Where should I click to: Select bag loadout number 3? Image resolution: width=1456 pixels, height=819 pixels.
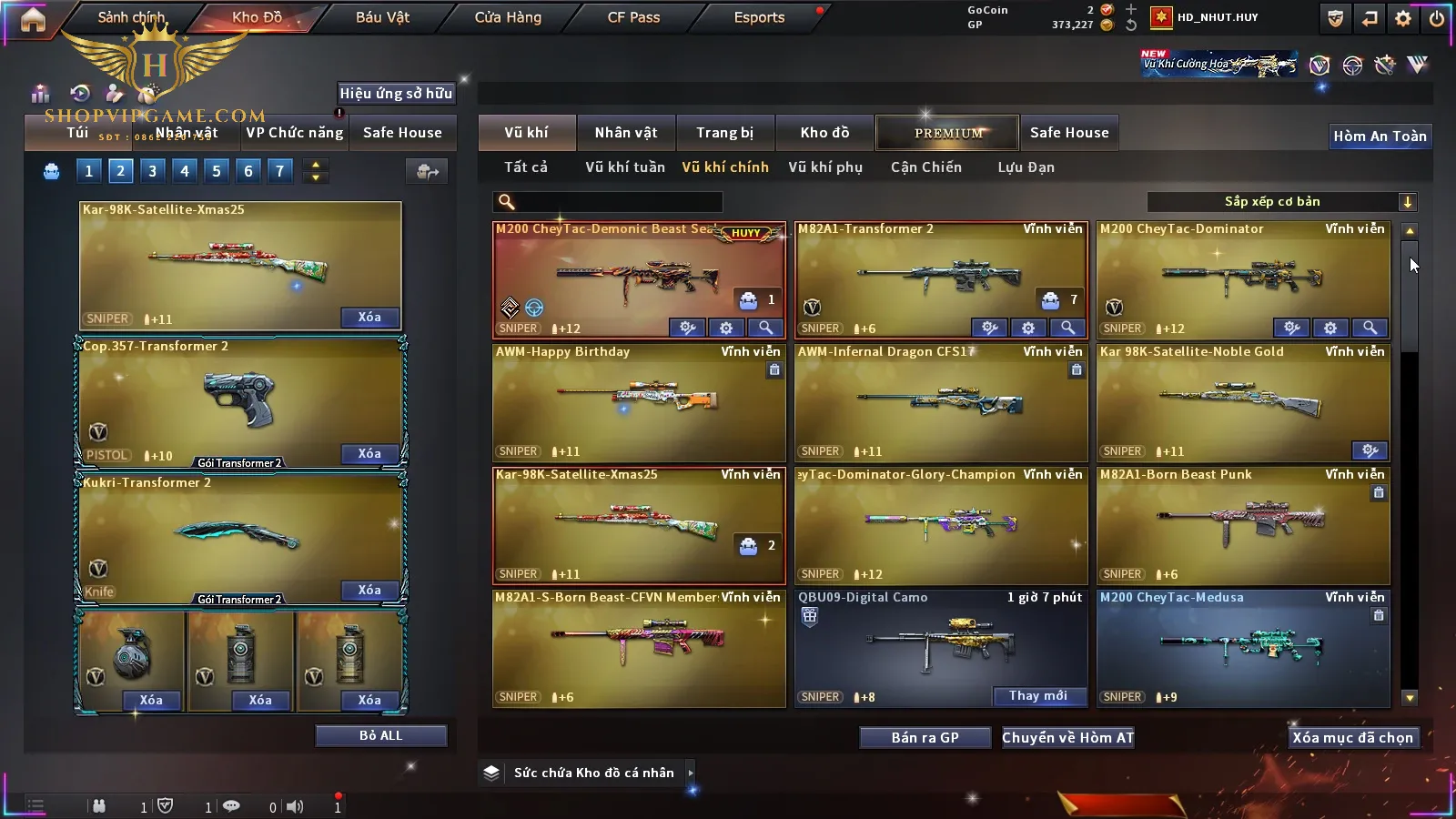152,170
